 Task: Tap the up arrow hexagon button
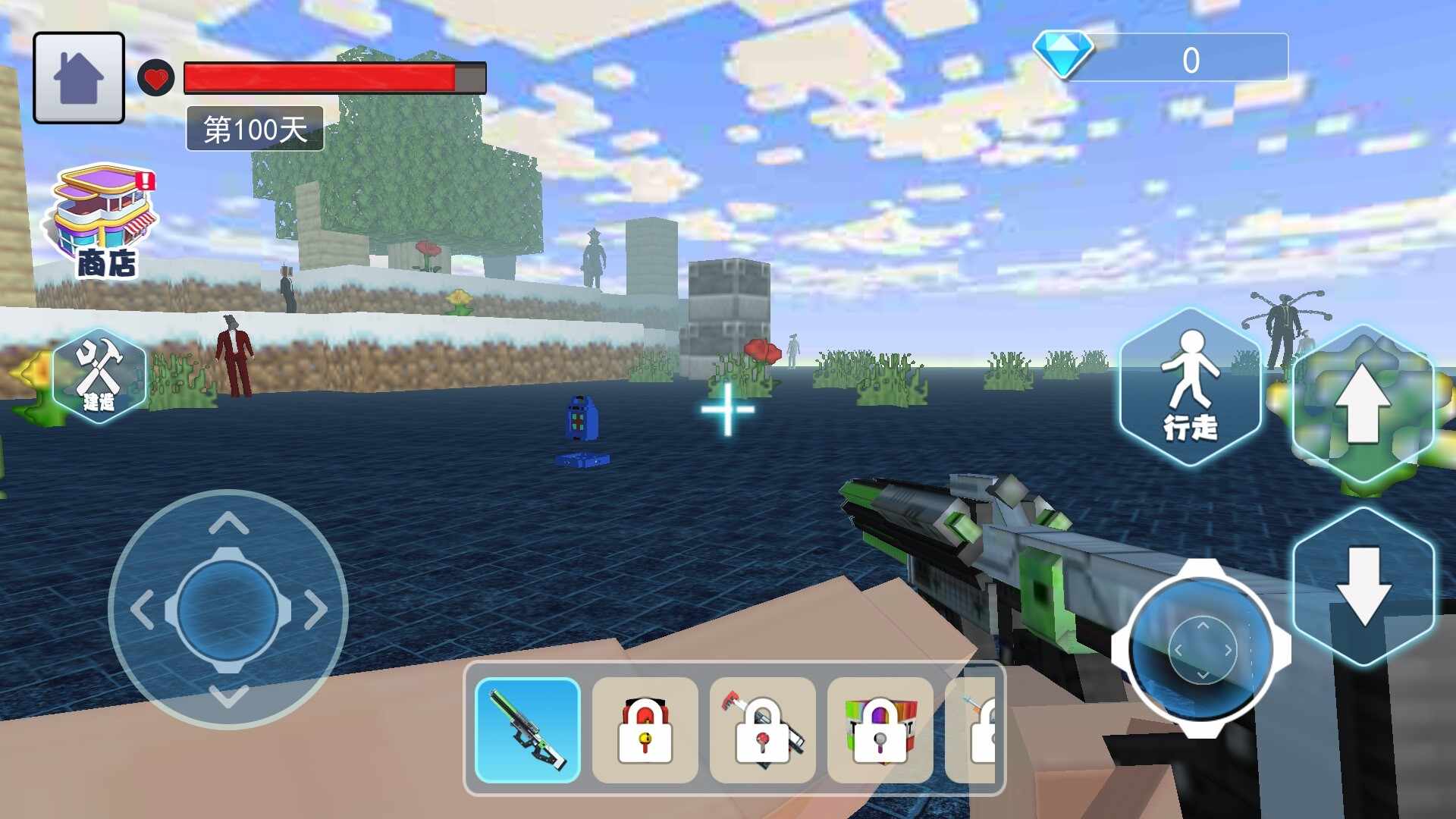coord(1363,403)
